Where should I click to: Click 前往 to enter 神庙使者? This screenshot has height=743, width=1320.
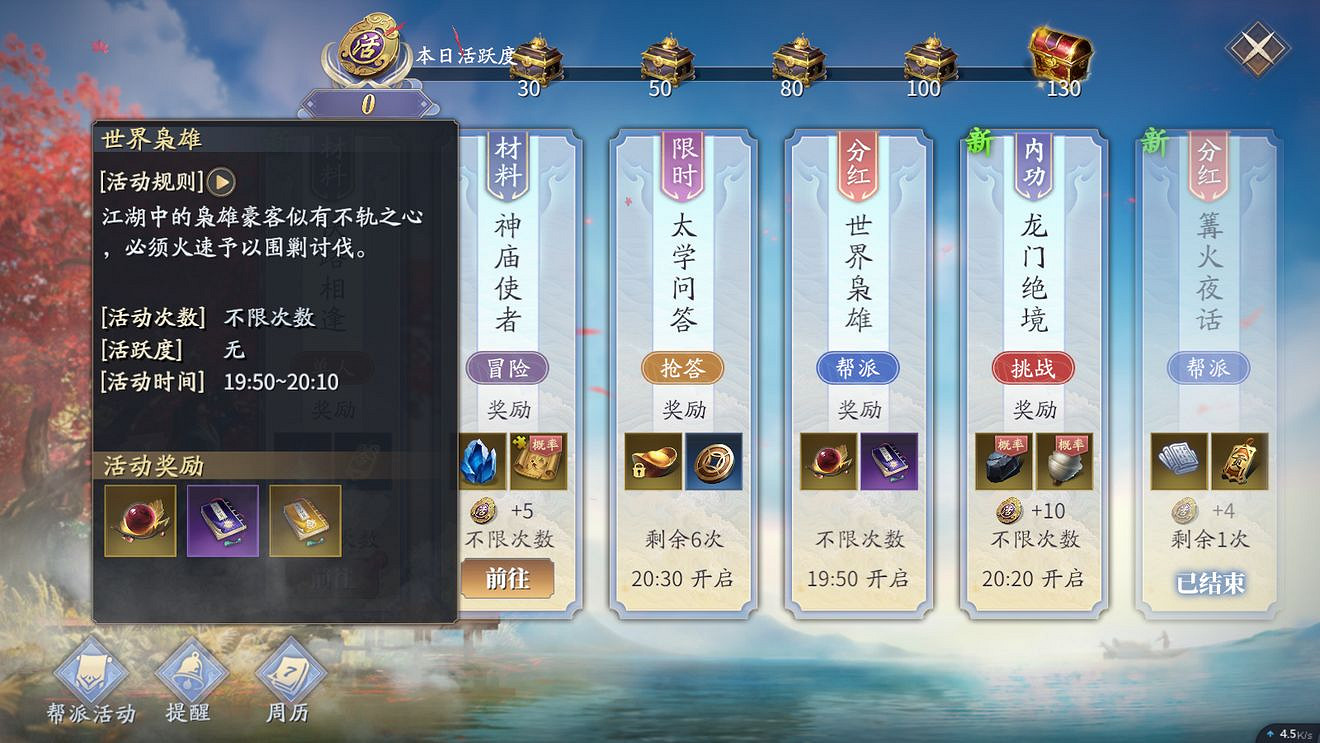pyautogui.click(x=508, y=578)
